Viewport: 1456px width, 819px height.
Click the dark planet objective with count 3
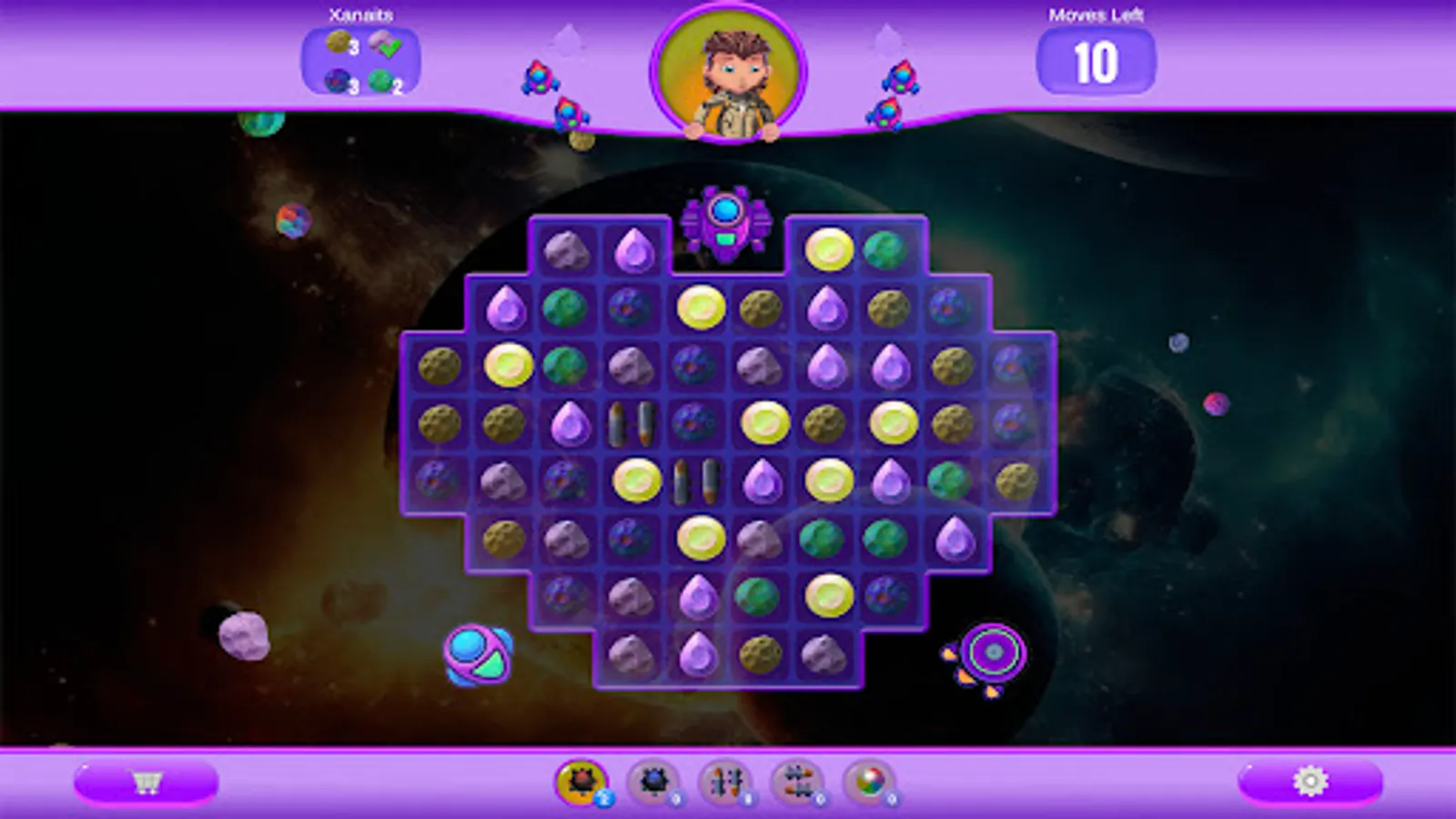pyautogui.click(x=337, y=80)
